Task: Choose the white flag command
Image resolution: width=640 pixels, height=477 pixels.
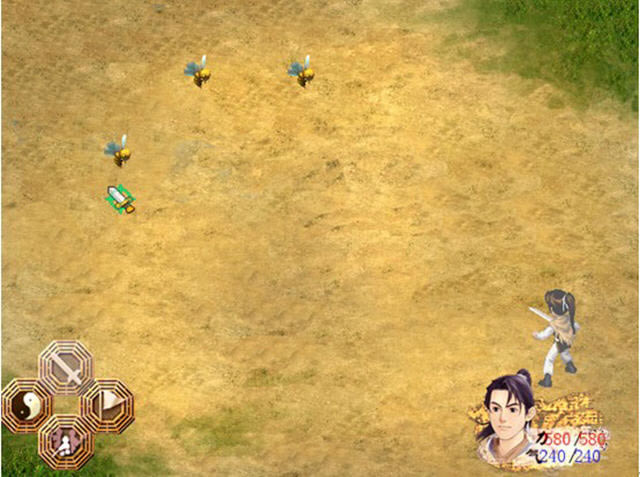Action: point(106,406)
